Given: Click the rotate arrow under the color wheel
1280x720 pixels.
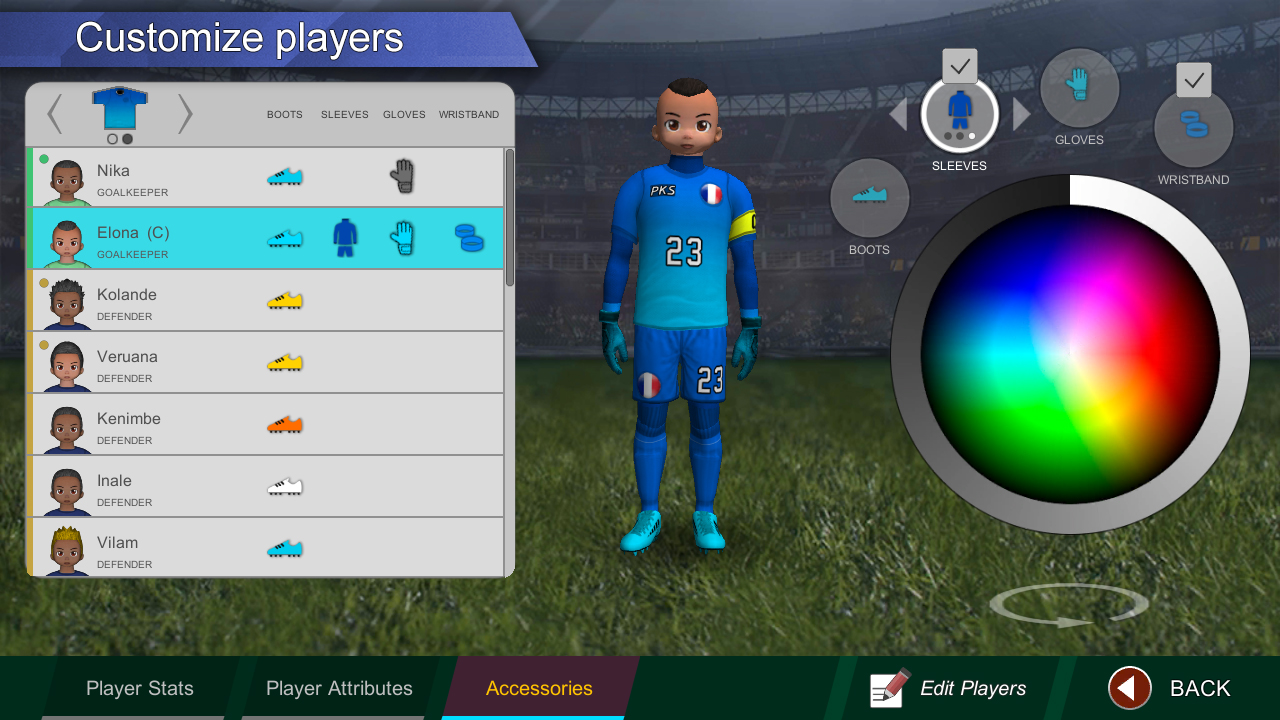Looking at the screenshot, I should 1069,605.
